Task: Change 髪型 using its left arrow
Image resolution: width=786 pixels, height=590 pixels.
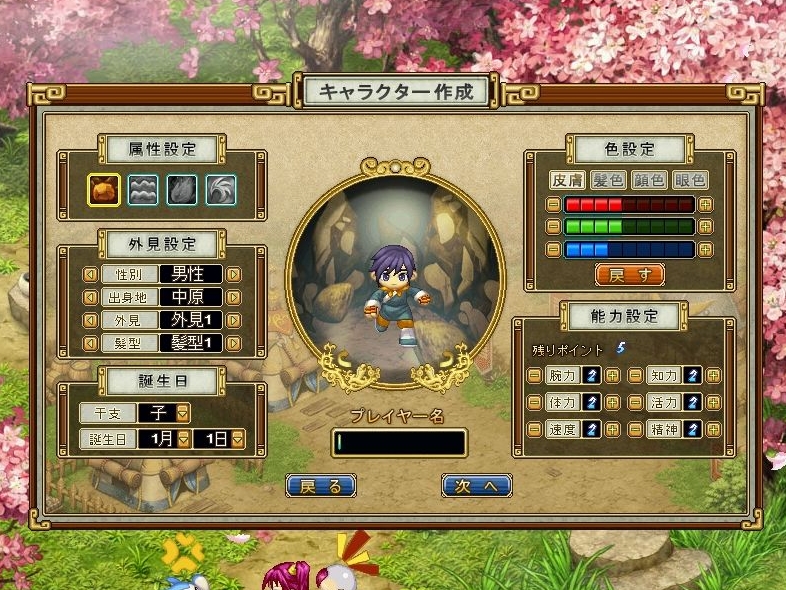Action: click(90, 344)
